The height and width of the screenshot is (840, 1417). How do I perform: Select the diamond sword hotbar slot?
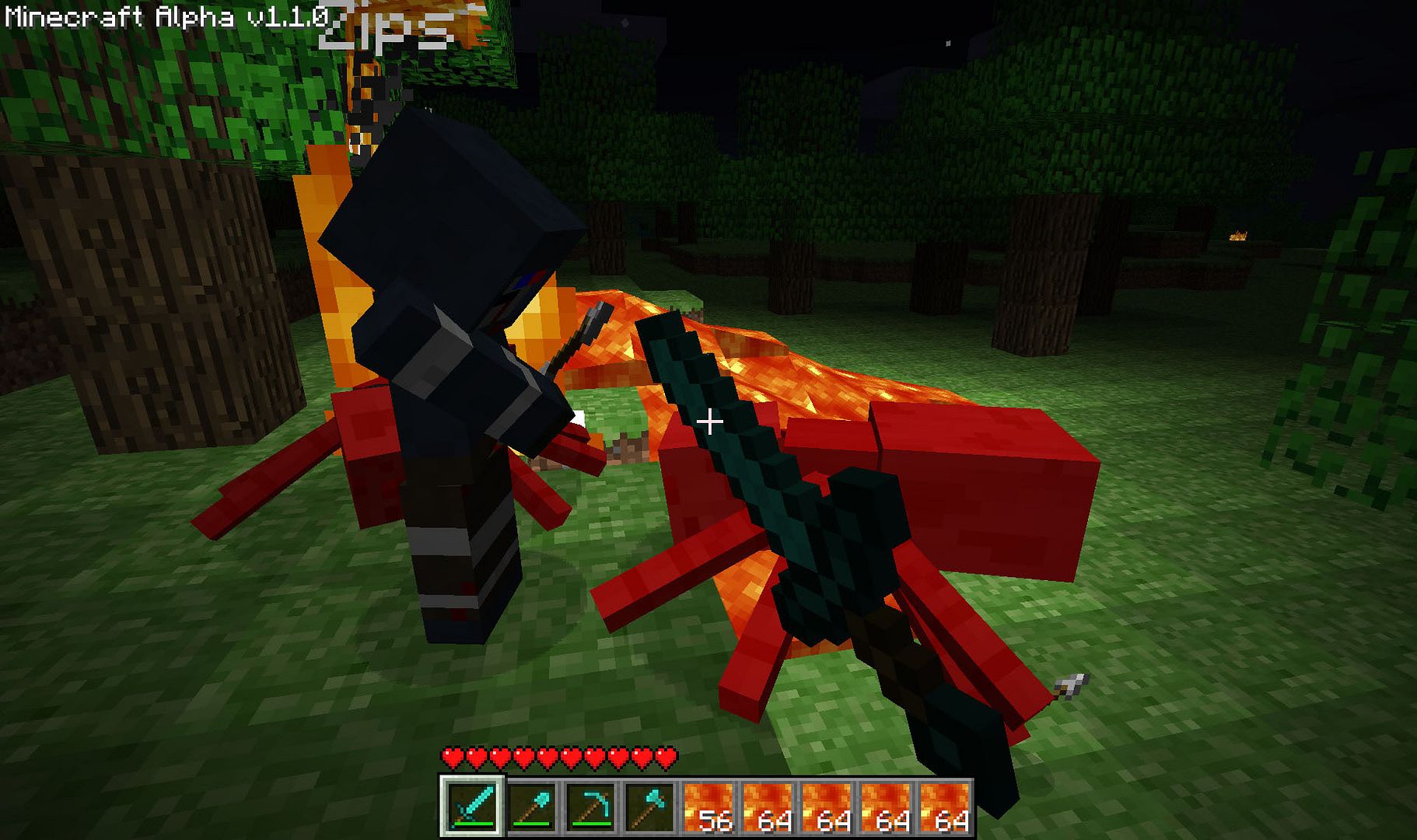(x=472, y=807)
